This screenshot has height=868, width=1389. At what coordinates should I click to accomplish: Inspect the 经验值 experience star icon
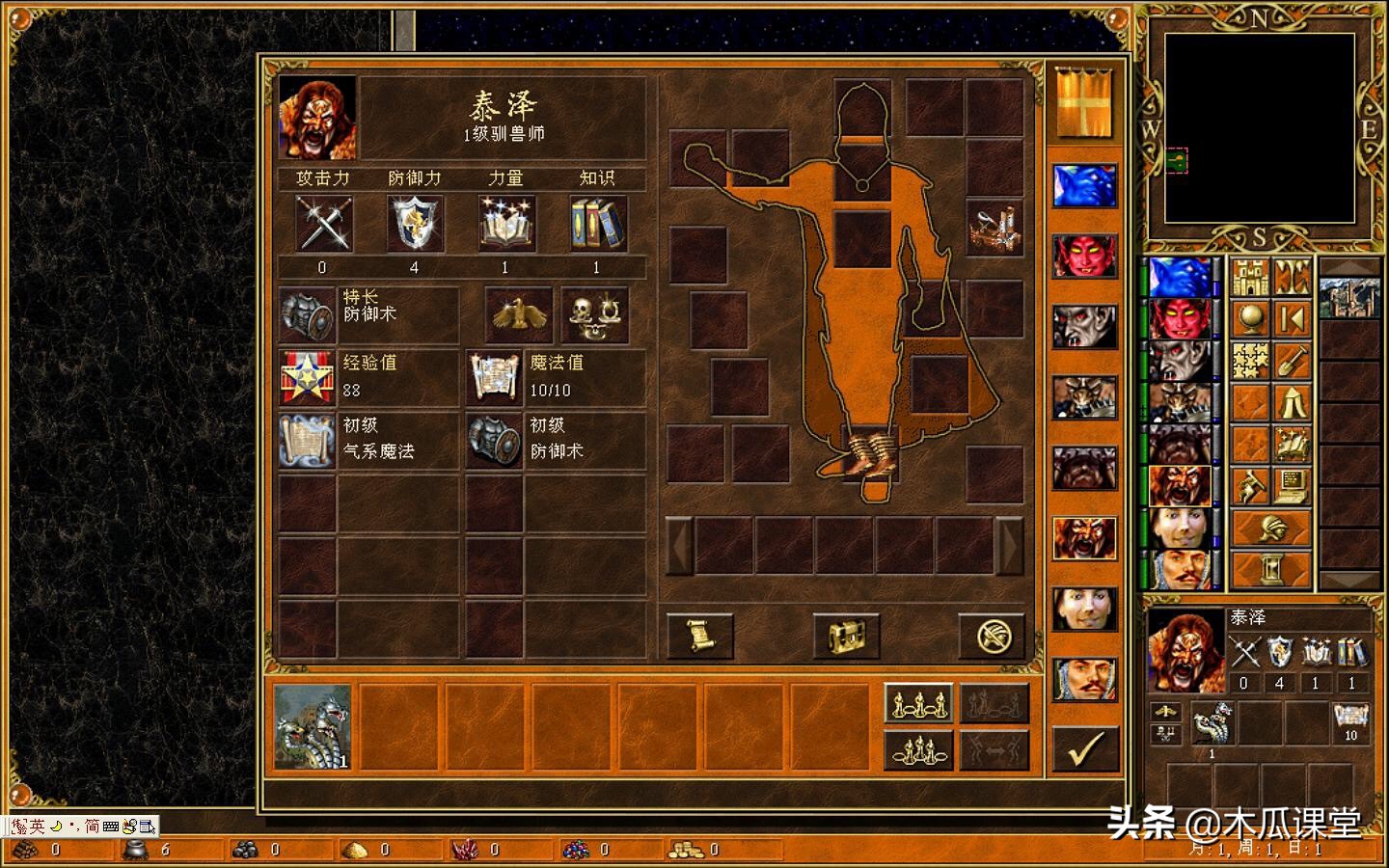pos(308,377)
